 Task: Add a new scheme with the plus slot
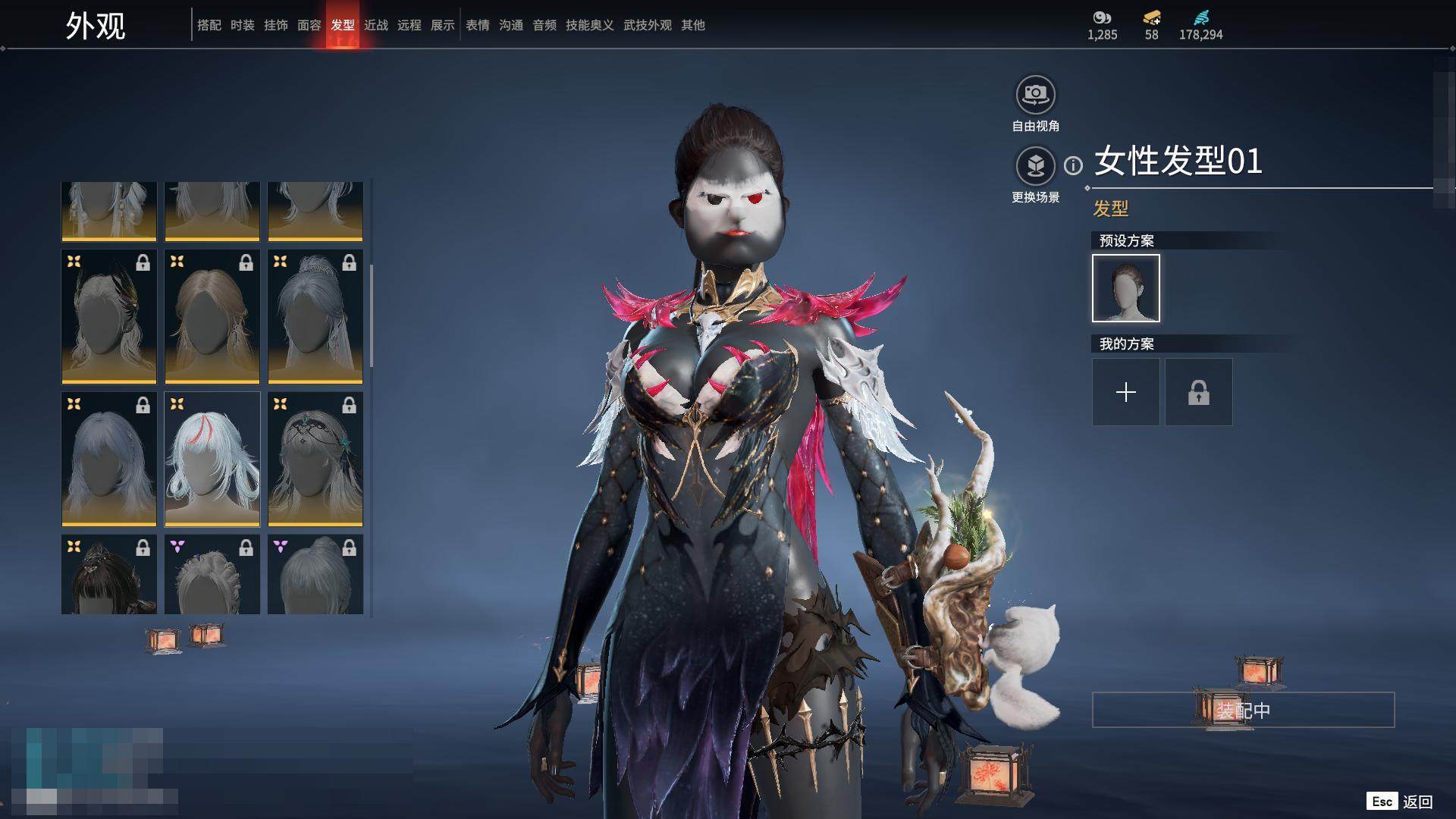tap(1126, 392)
